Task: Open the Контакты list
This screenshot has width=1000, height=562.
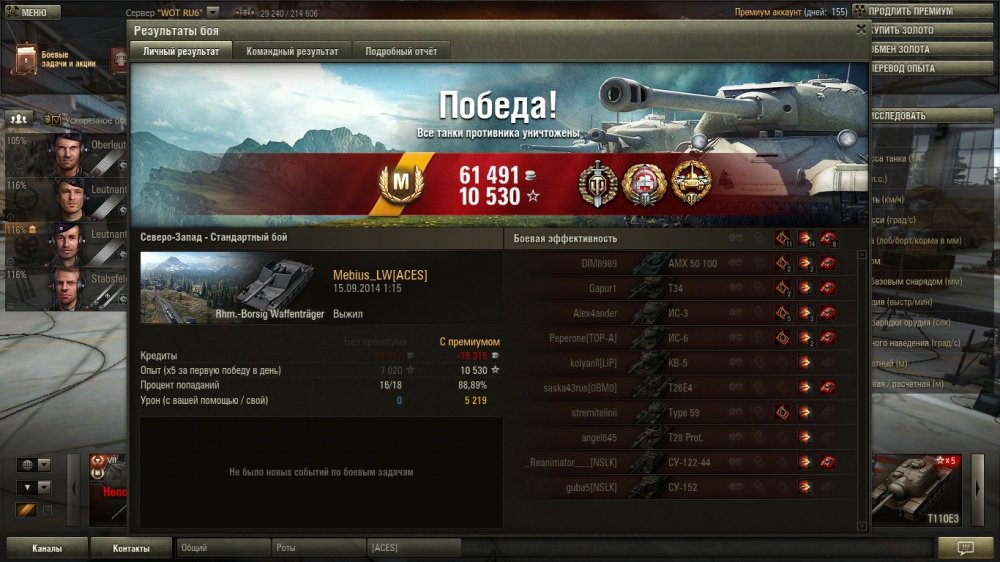Action: (x=131, y=548)
